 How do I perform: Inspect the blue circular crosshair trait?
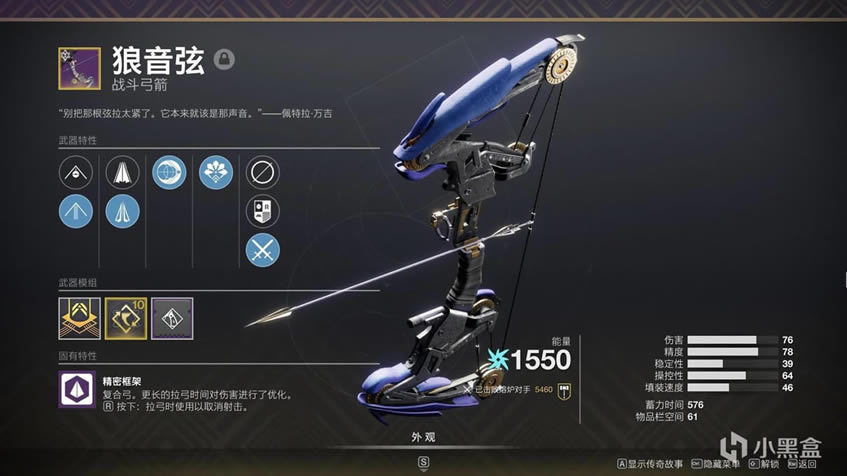[x=168, y=172]
